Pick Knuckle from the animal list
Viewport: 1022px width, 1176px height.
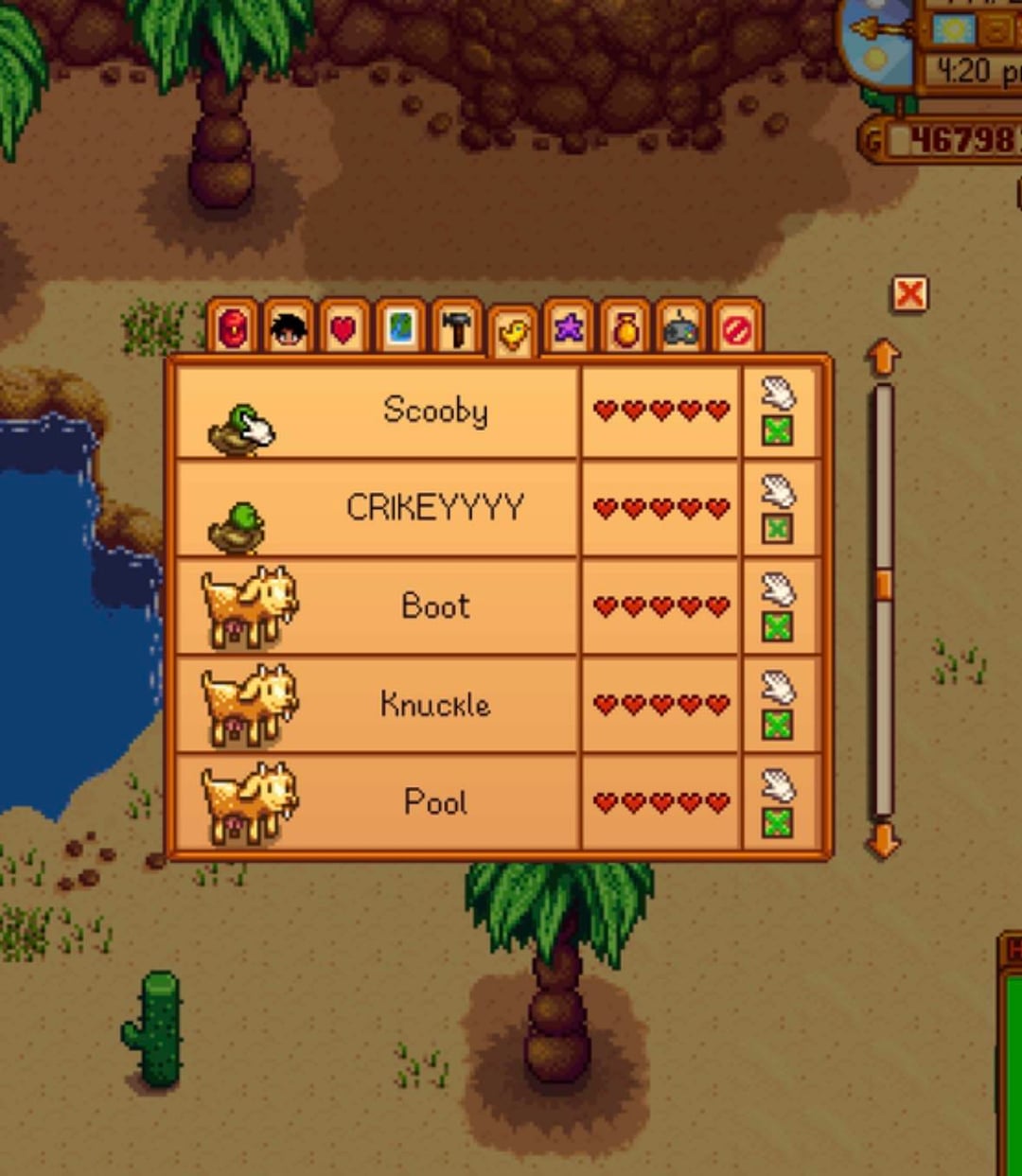click(x=435, y=704)
